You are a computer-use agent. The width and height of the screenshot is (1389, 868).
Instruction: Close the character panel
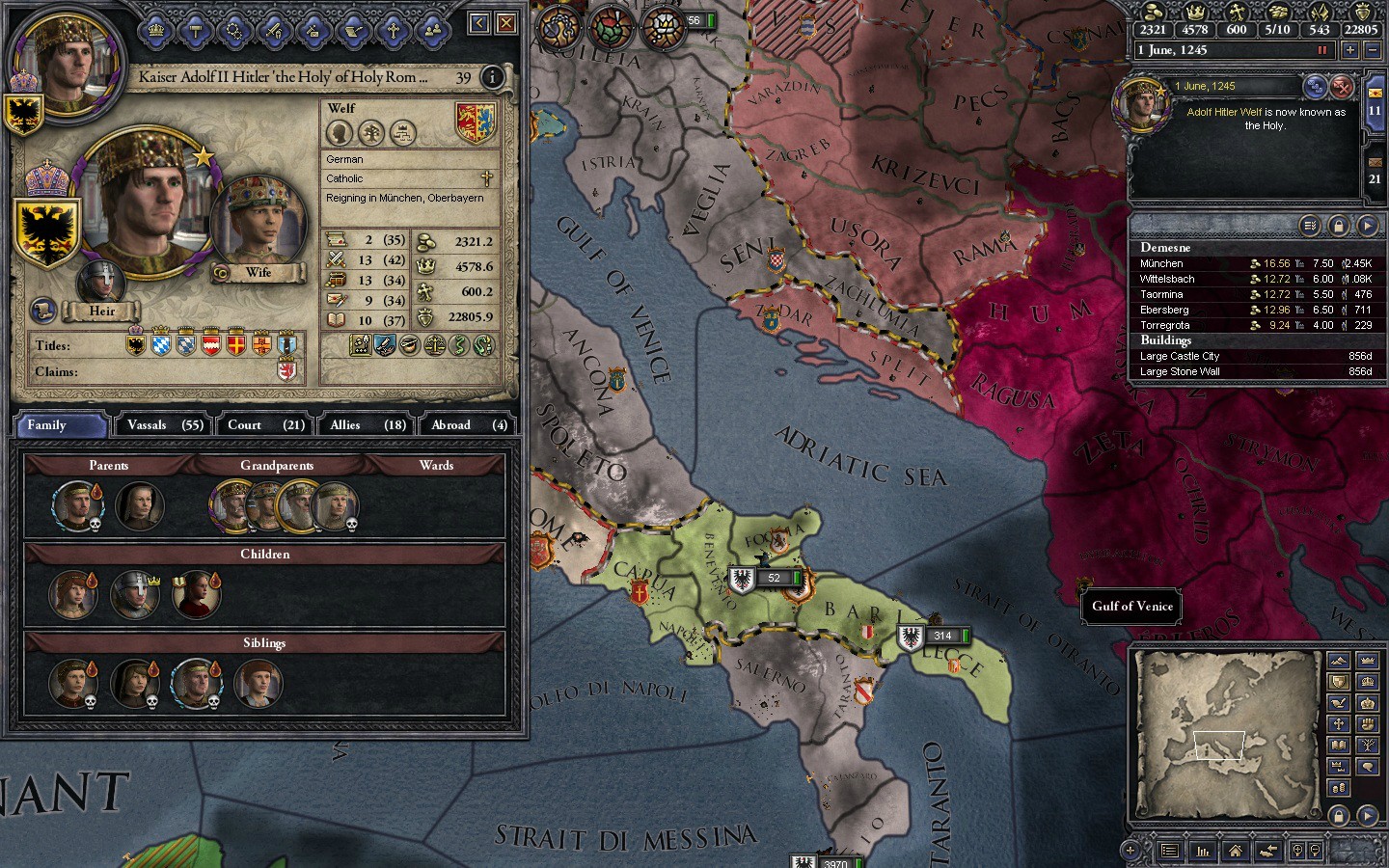pyautogui.click(x=505, y=22)
